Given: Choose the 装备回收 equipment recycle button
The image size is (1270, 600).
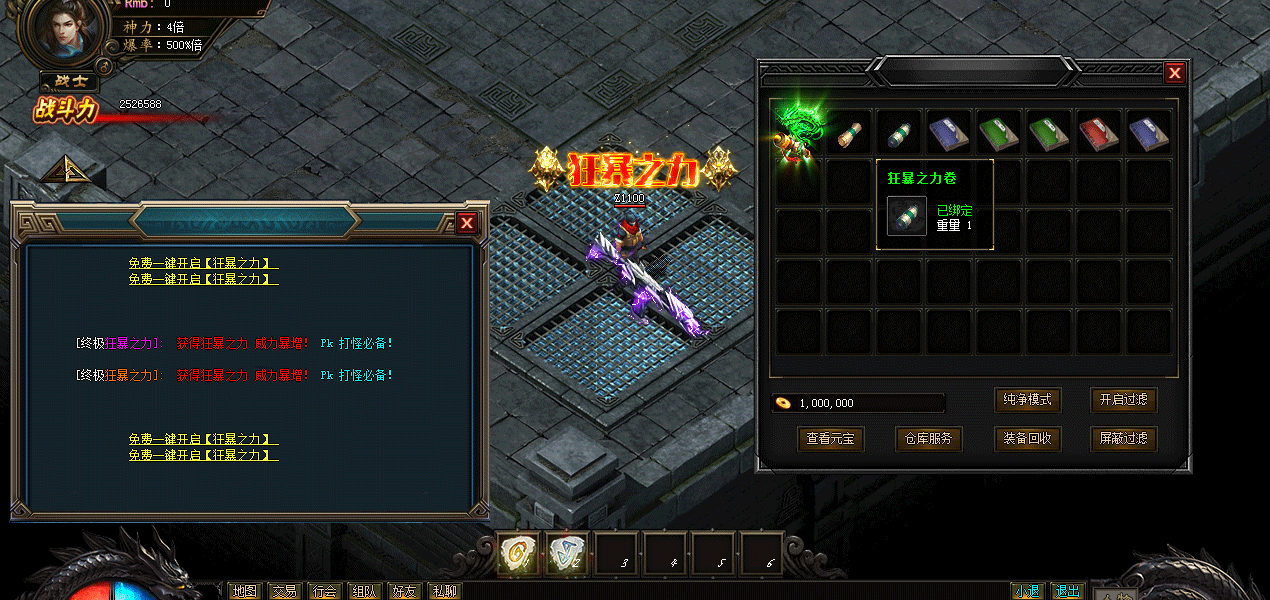Looking at the screenshot, I should pyautogui.click(x=1026, y=438).
